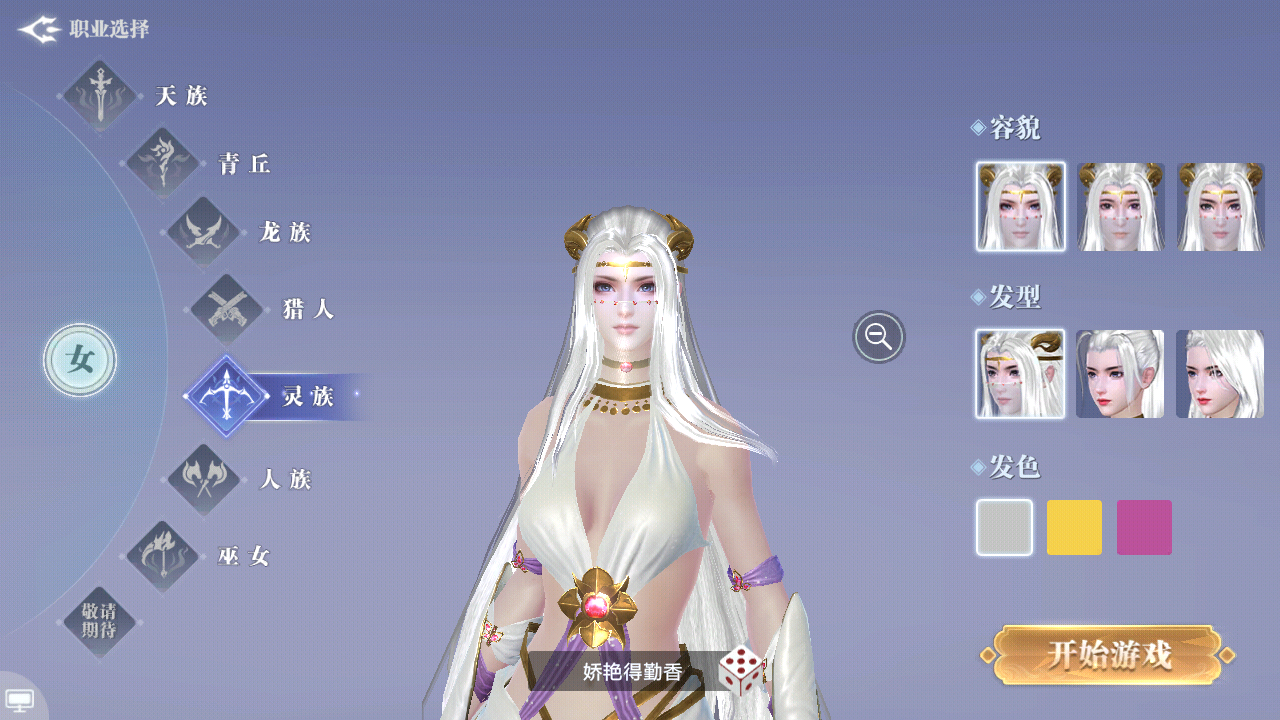Pick the 龙族 class

coord(204,232)
